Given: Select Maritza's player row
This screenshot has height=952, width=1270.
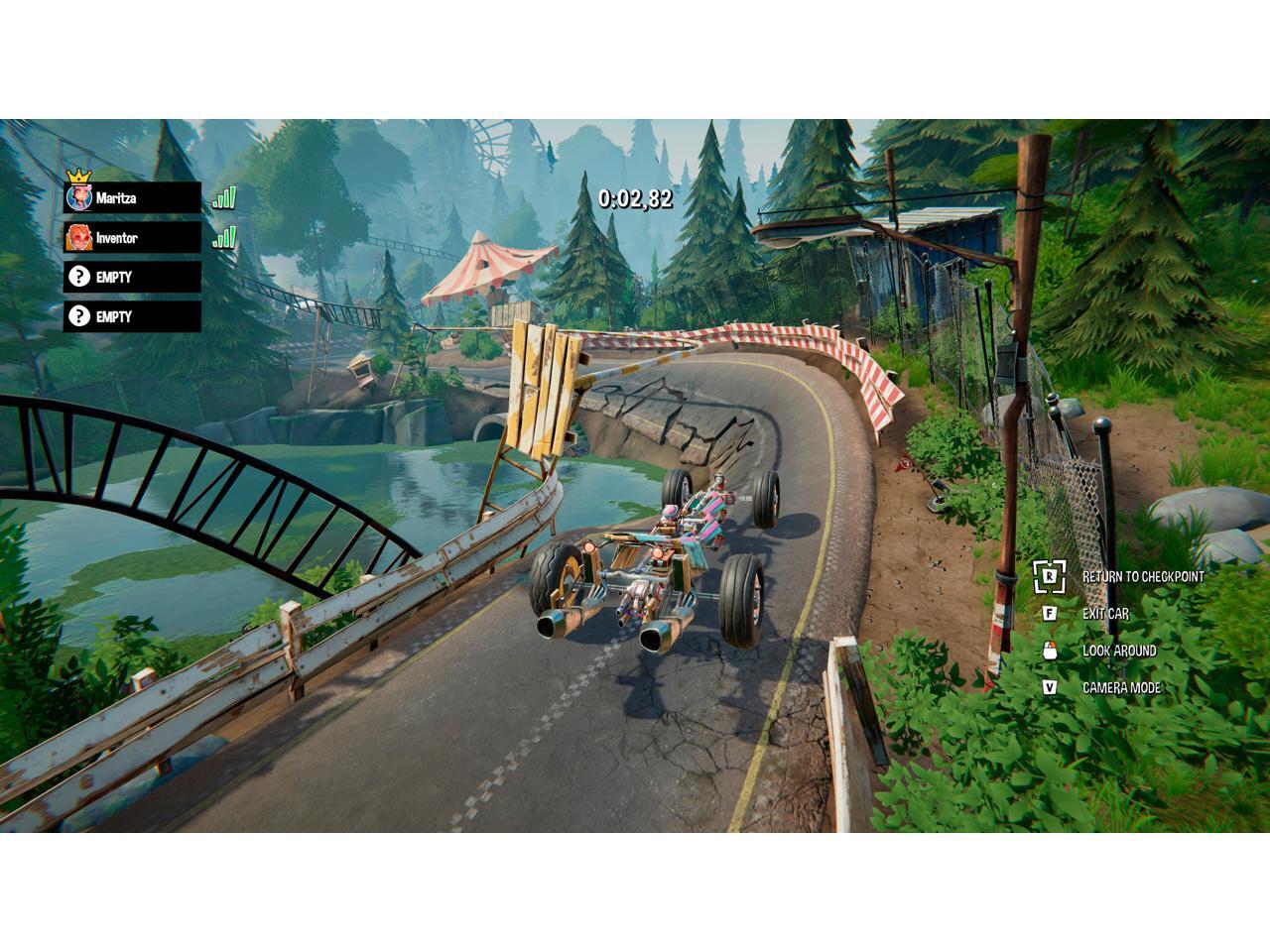Looking at the screenshot, I should (x=132, y=198).
